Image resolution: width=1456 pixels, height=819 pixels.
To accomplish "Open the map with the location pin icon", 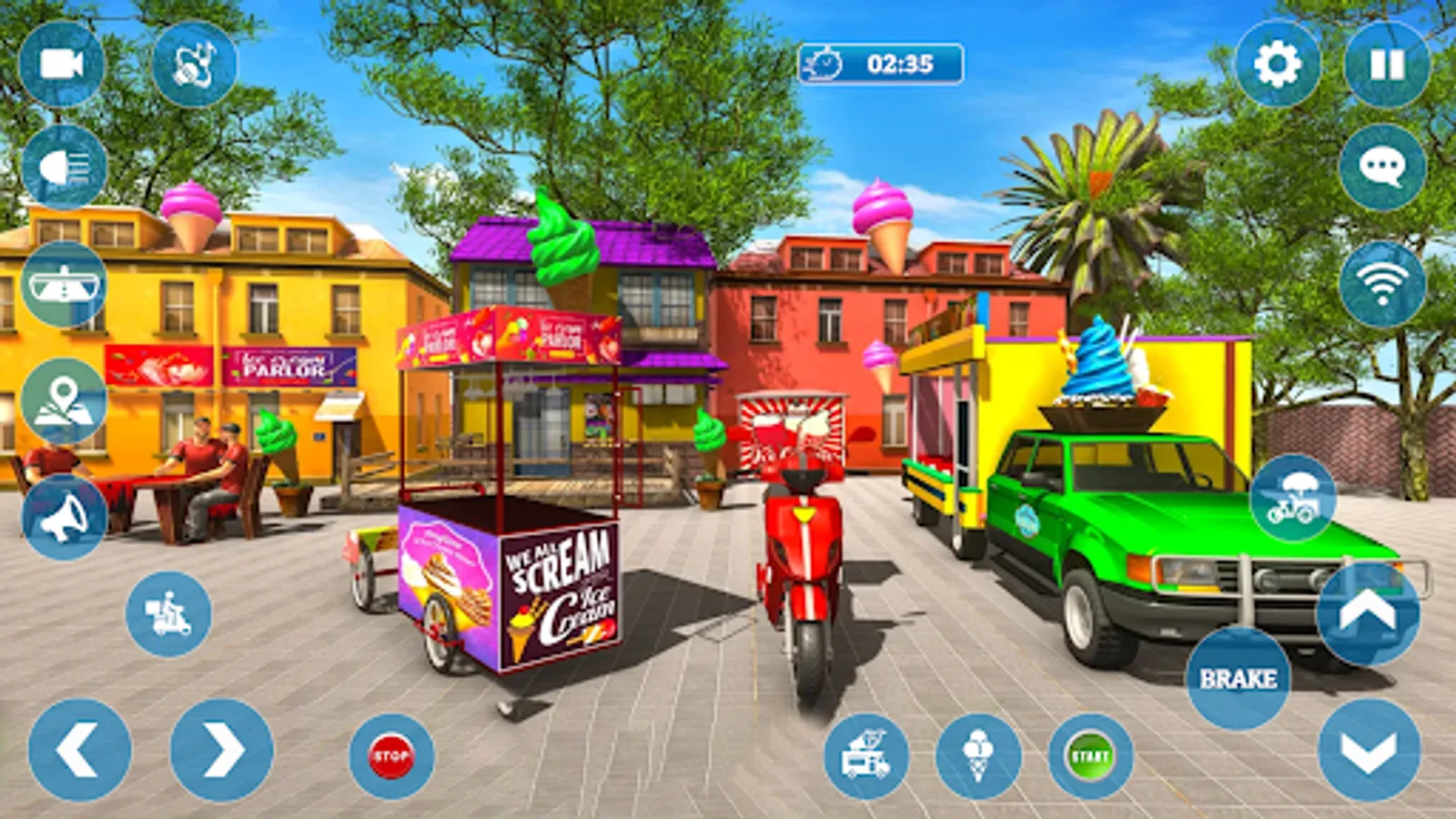I will 64,402.
